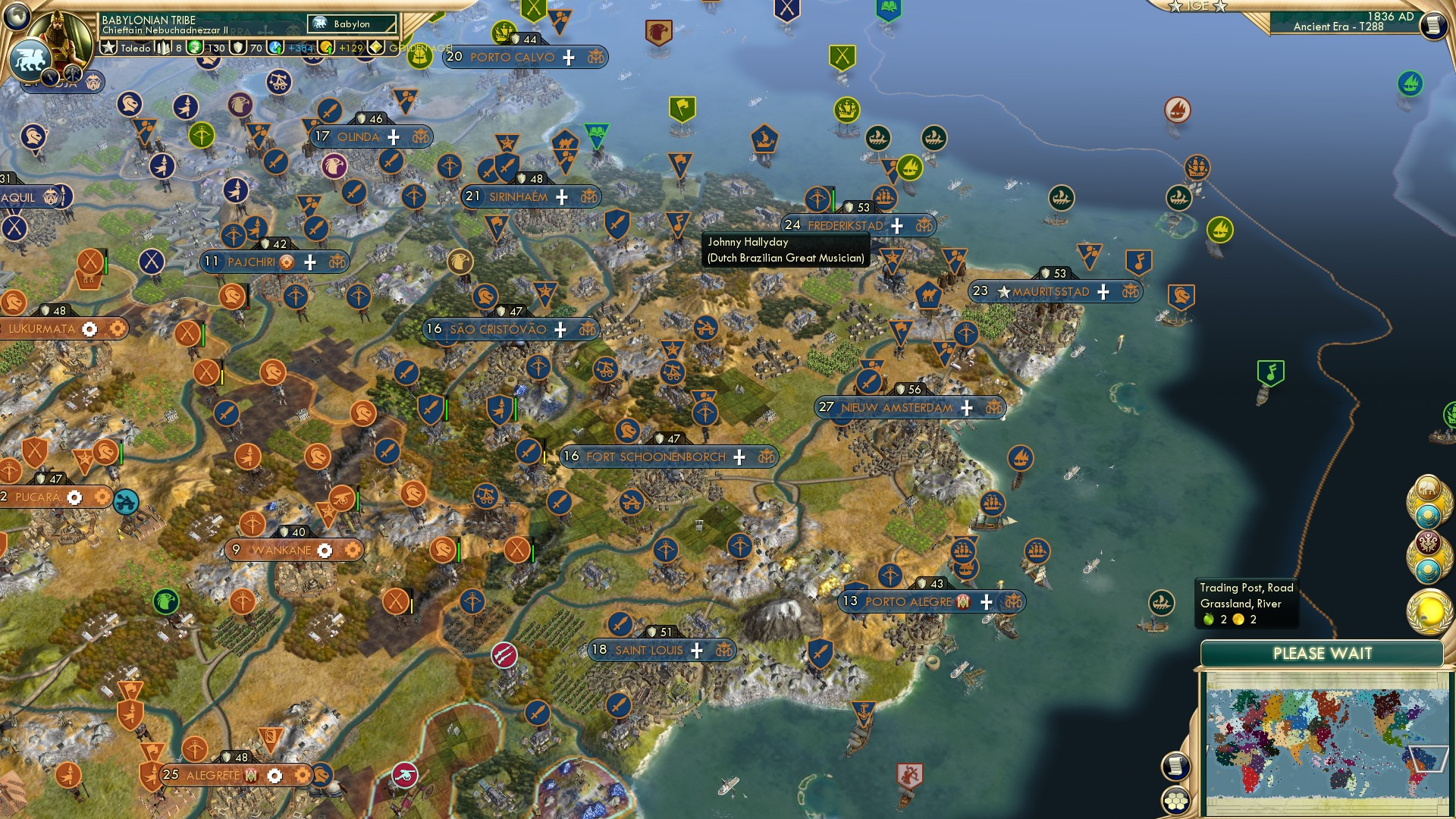Screen dimensions: 1456x819
Task: Click the Please Wait turn button
Action: pyautogui.click(x=1322, y=654)
